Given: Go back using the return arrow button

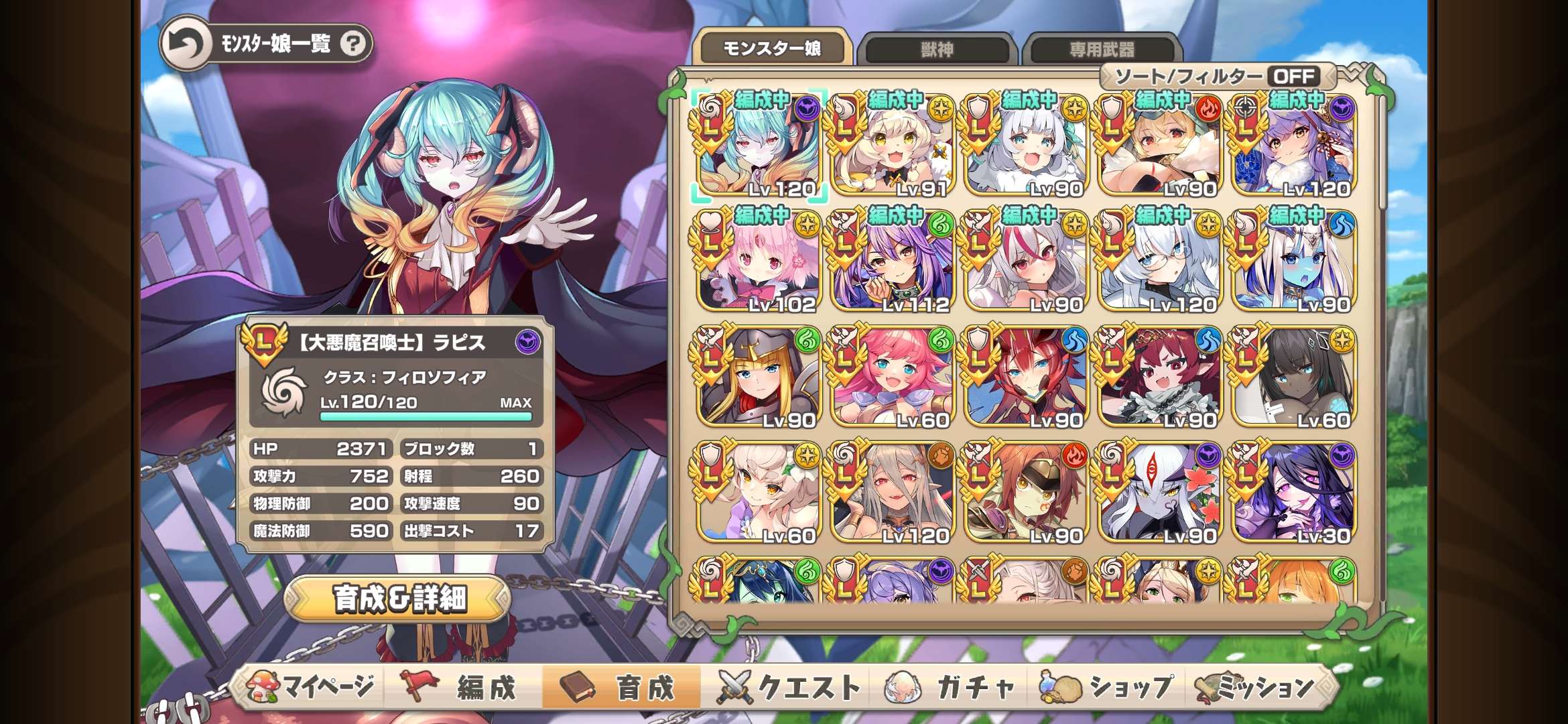Looking at the screenshot, I should click(186, 44).
